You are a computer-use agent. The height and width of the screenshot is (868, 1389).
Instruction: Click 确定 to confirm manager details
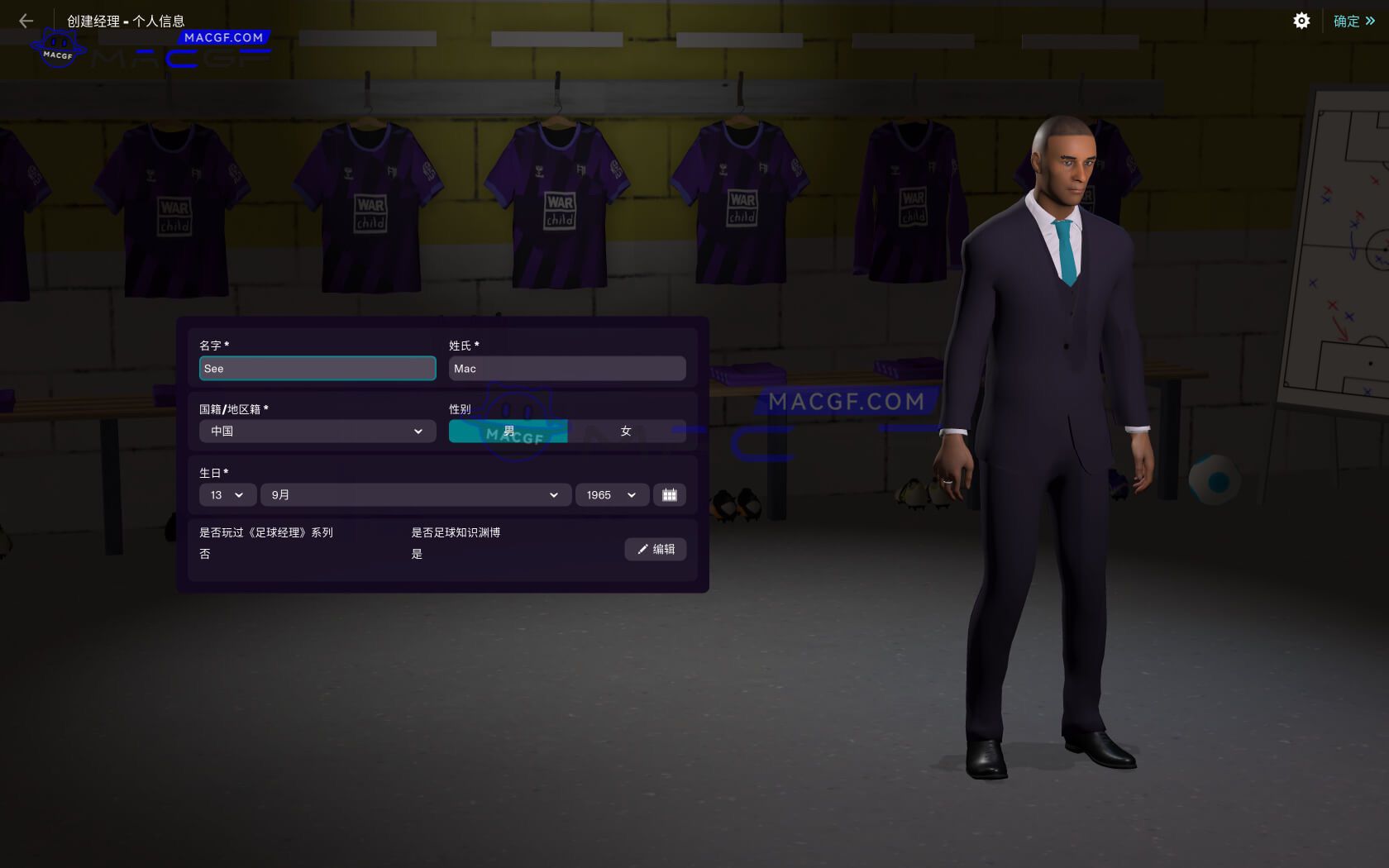[1346, 20]
